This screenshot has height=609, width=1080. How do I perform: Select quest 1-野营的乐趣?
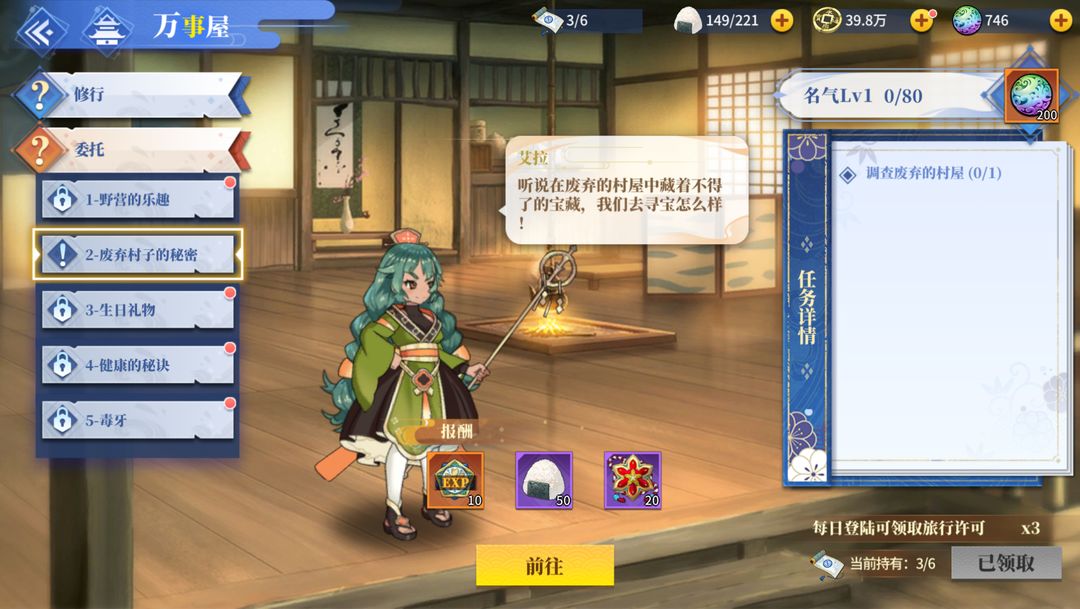point(138,199)
